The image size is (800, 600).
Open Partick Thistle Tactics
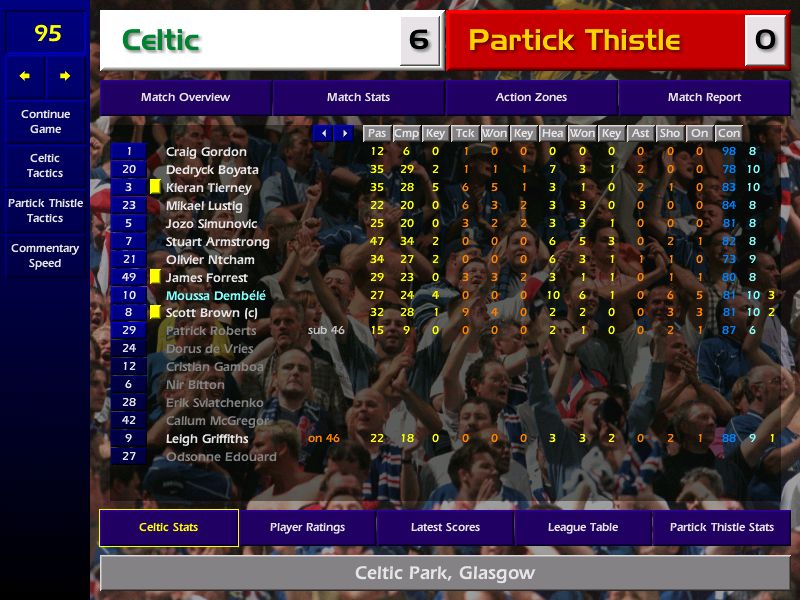pyautogui.click(x=45, y=210)
